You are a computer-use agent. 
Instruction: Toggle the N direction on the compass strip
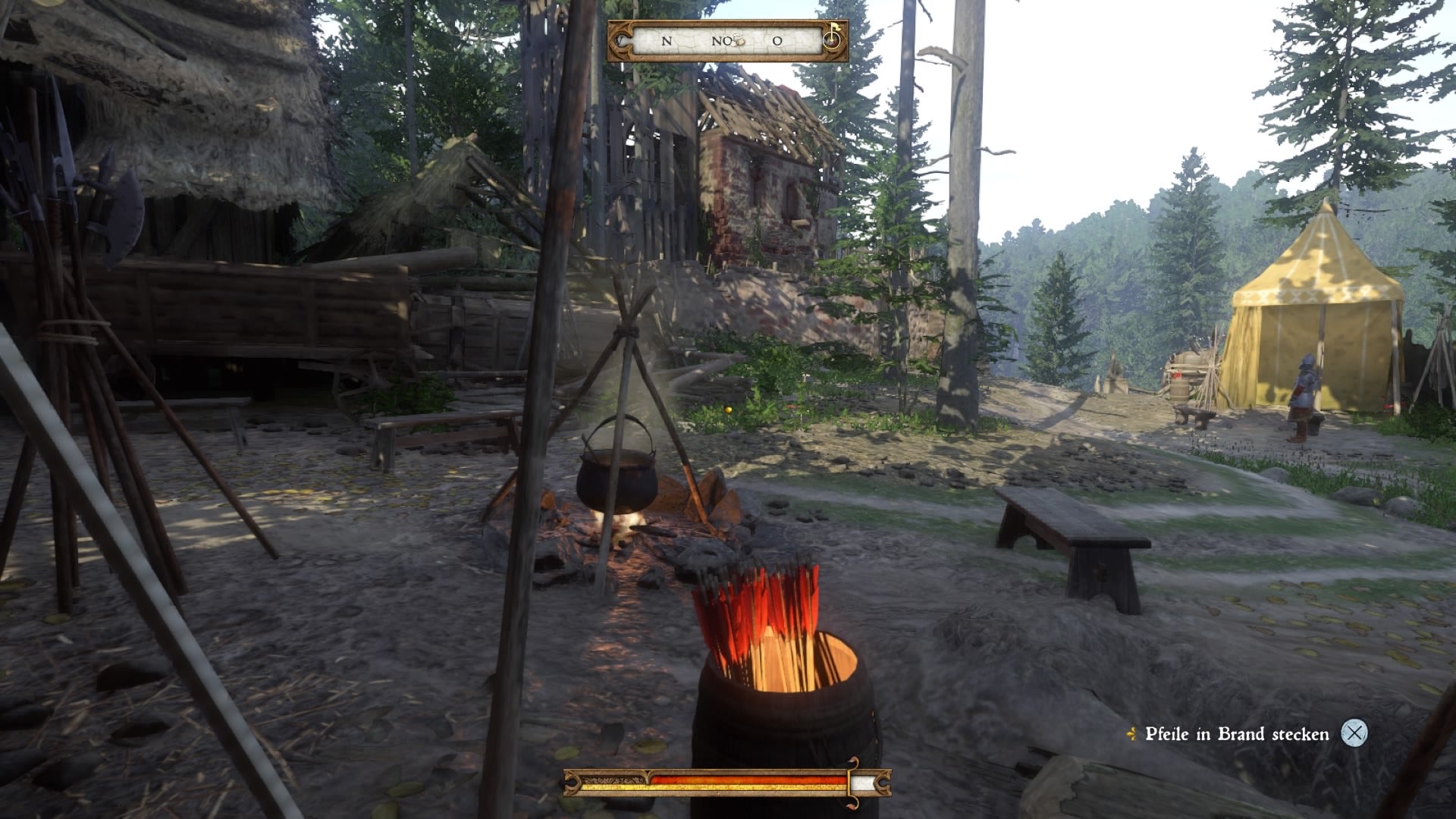666,40
